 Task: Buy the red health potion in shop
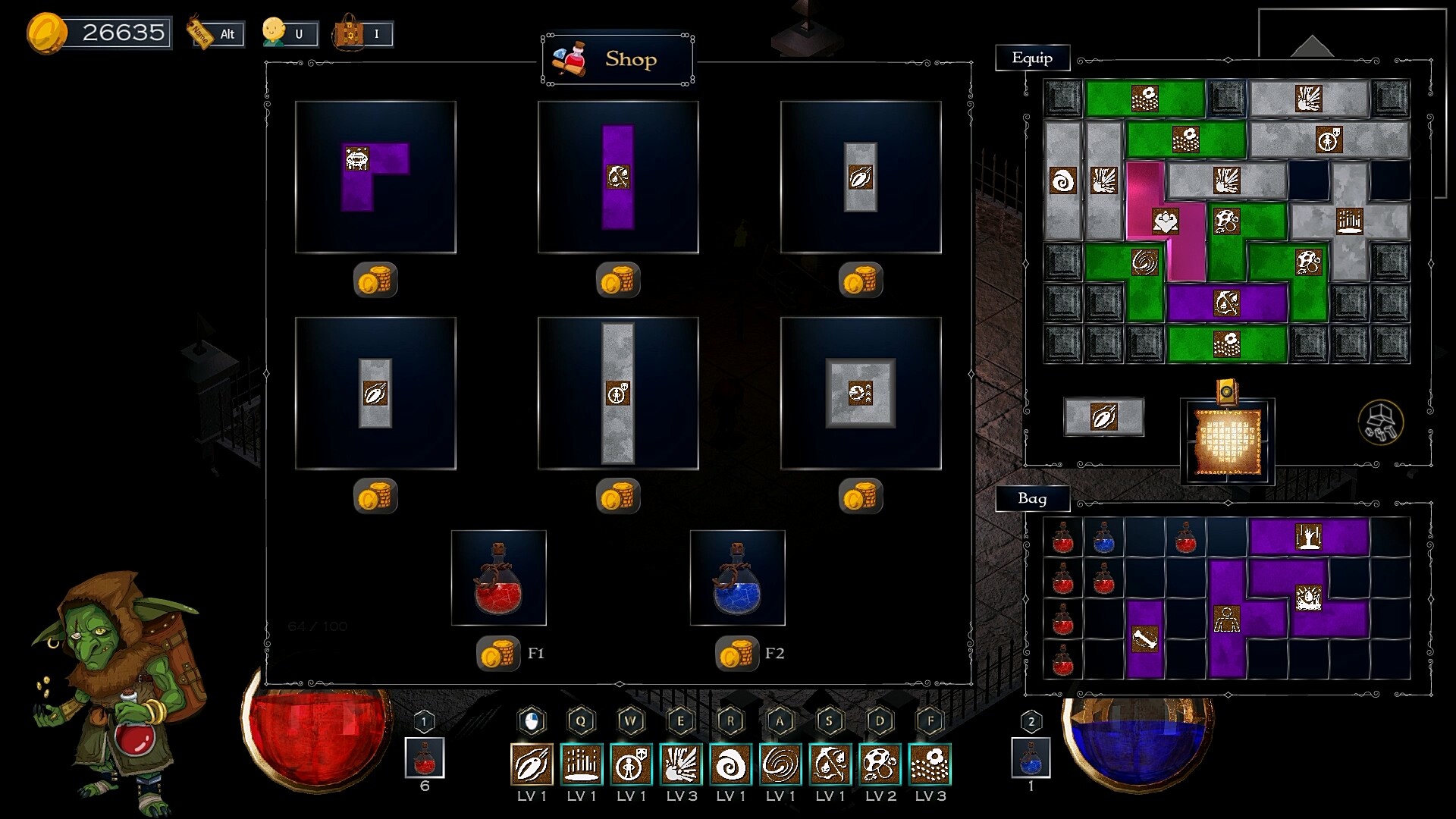[x=498, y=578]
